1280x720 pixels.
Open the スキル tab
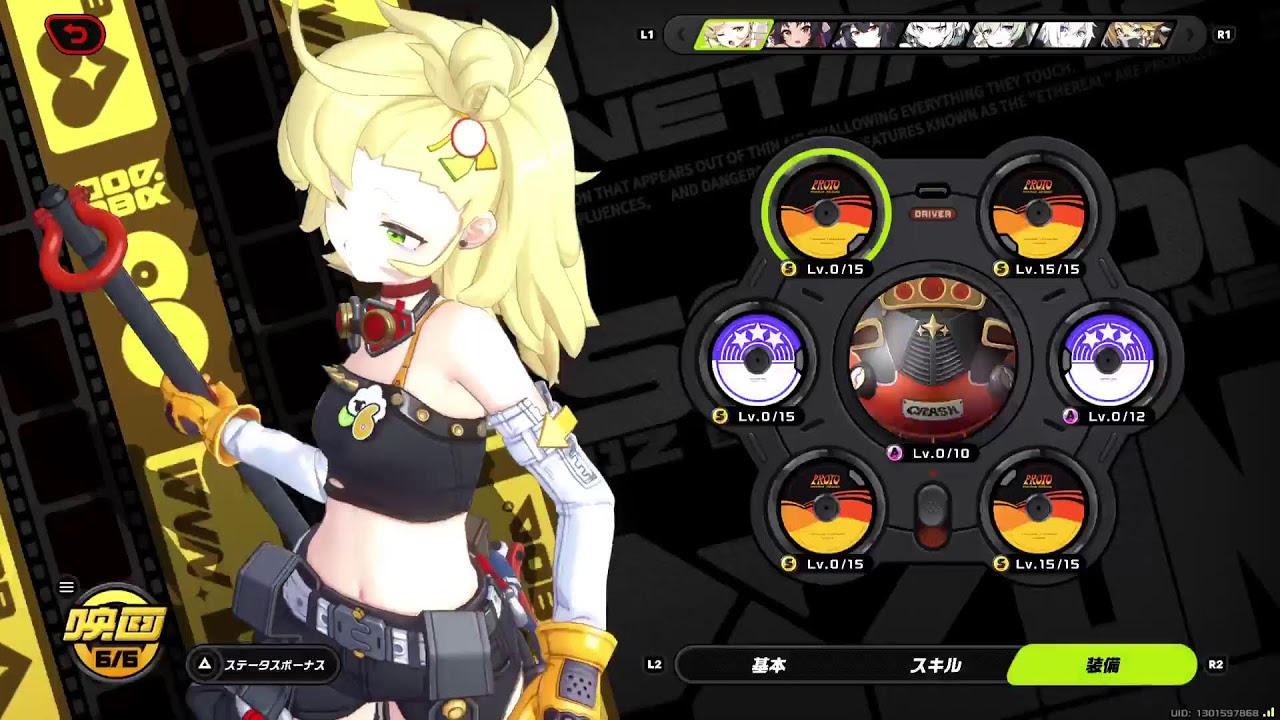935,665
